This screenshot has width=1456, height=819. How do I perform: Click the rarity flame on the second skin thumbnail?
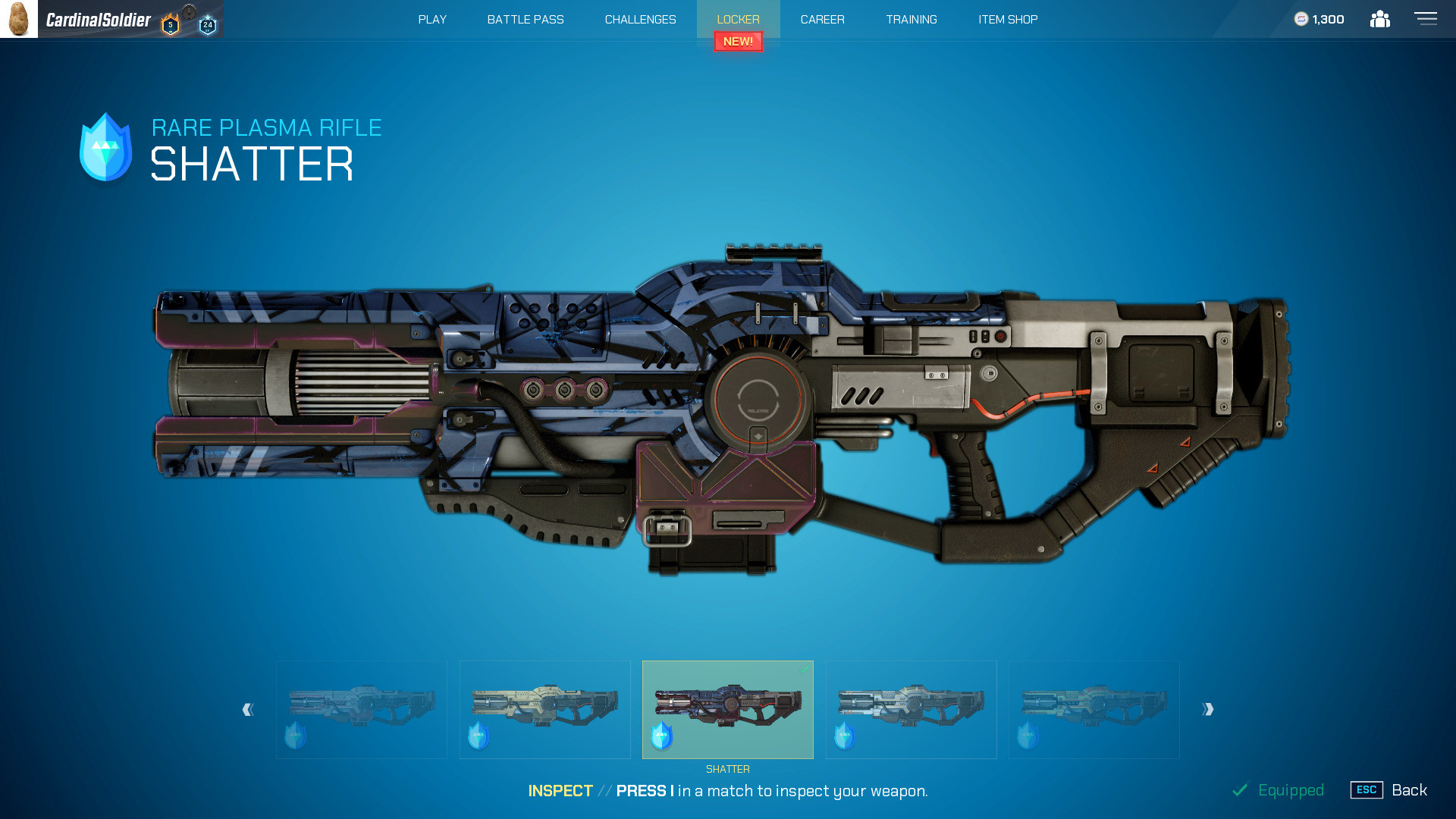click(478, 734)
